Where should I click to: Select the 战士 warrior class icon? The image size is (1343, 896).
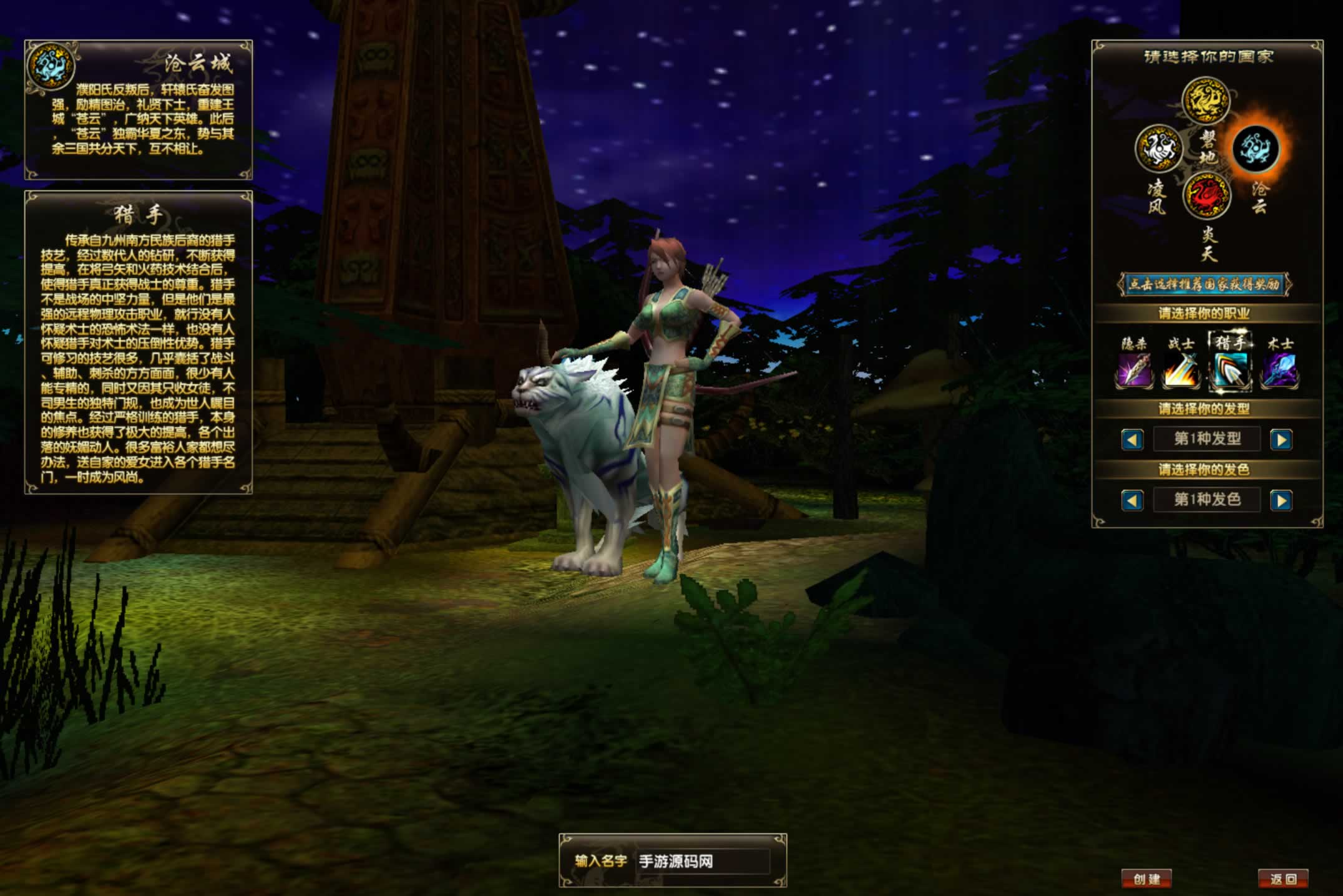(x=1181, y=369)
